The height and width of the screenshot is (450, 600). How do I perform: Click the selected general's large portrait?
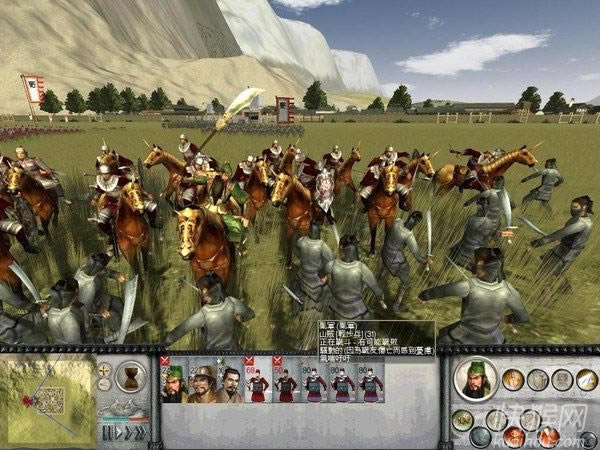[476, 380]
